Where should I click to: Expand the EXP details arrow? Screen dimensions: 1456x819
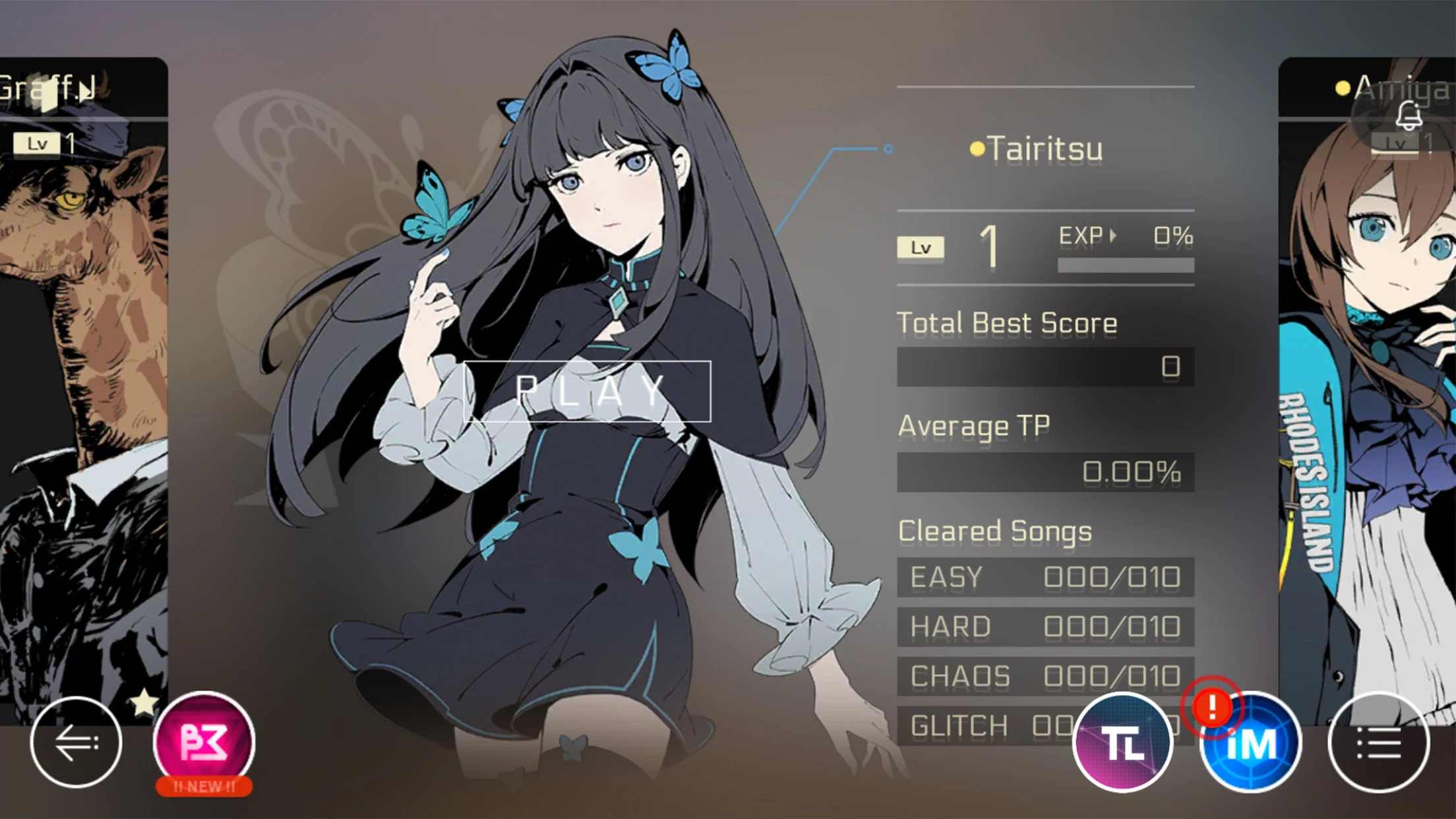coord(1112,234)
